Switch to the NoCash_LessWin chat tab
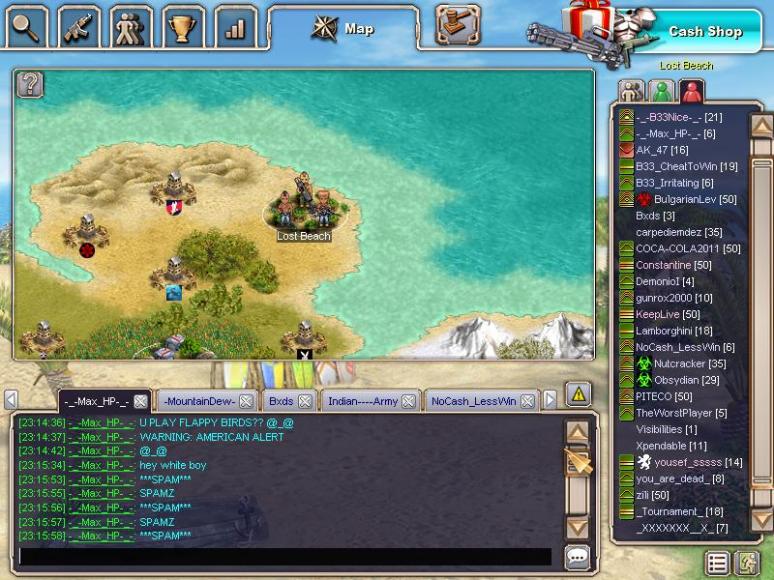Screen dimensions: 774x580 [x=473, y=401]
